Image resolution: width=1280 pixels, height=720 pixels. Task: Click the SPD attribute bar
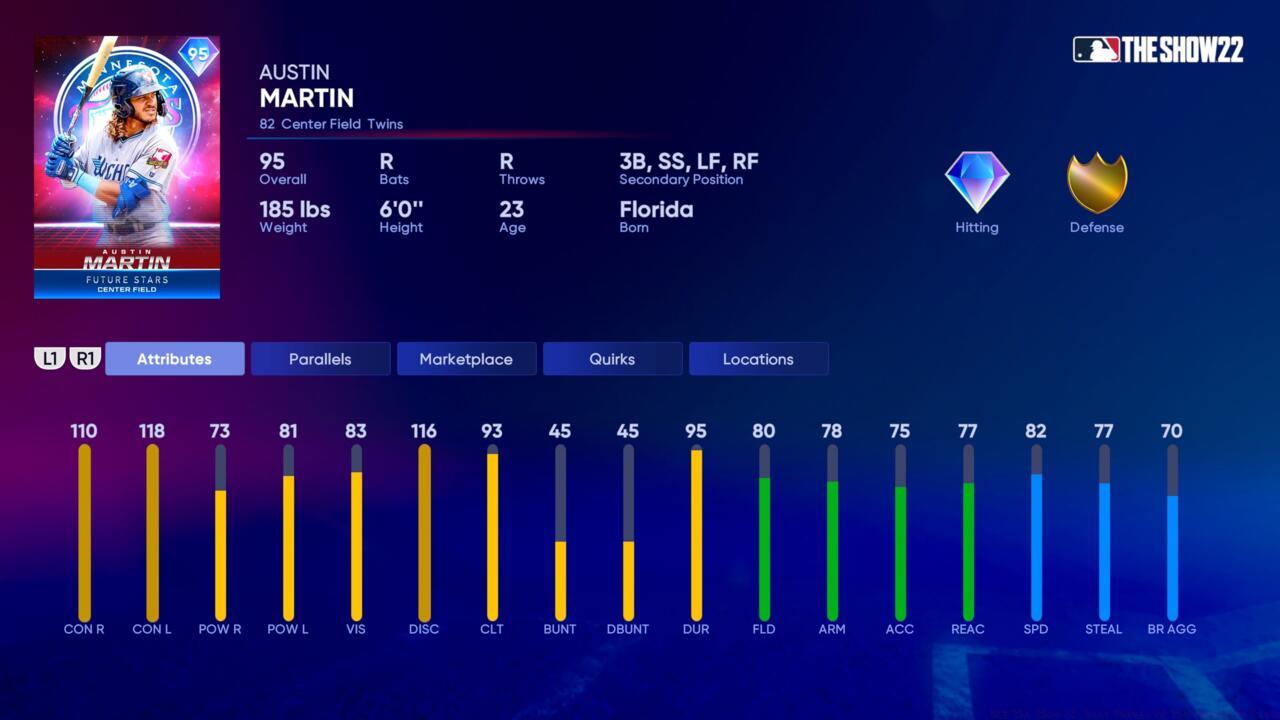1036,530
